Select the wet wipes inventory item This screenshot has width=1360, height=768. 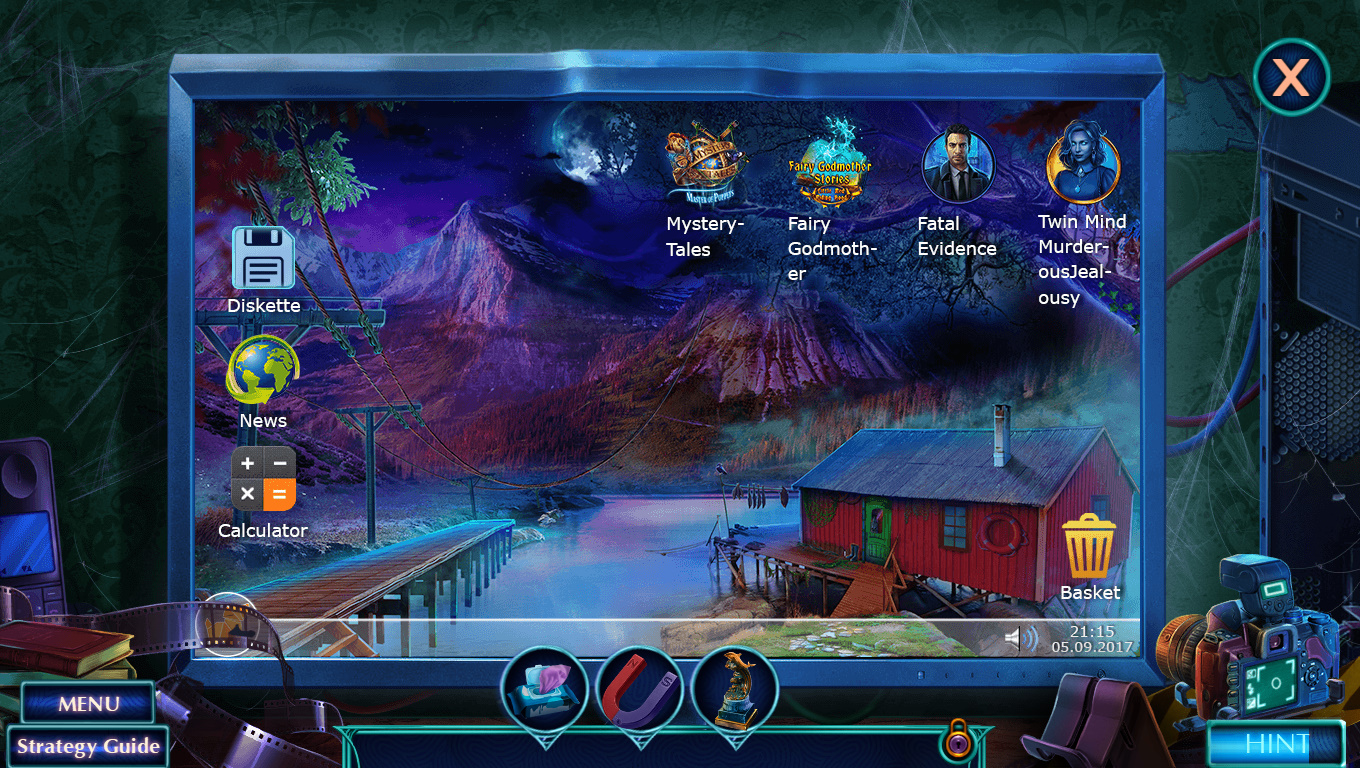(x=544, y=690)
